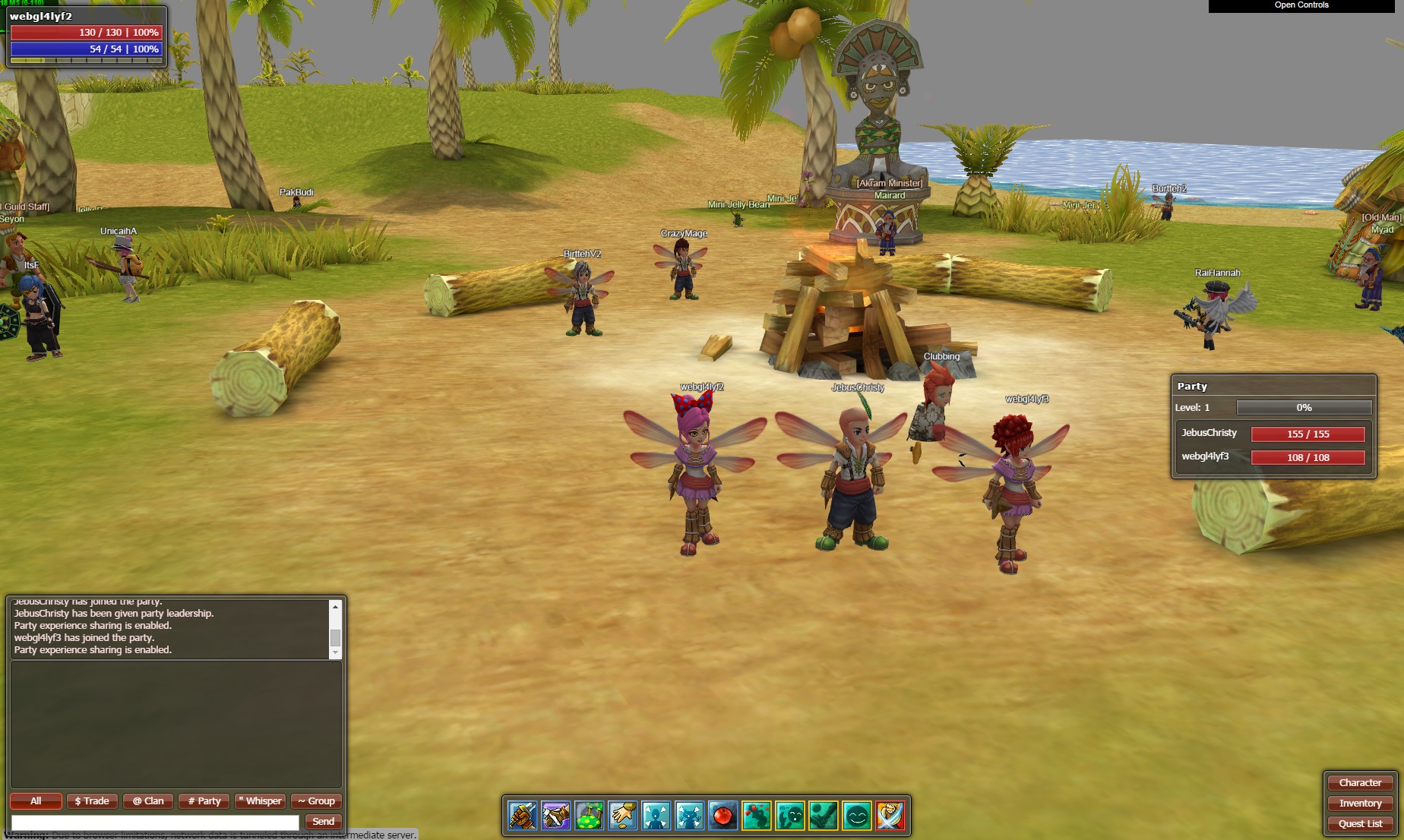Image resolution: width=1404 pixels, height=840 pixels.
Task: Select webgl4lyf3 in the party list
Action: [x=1205, y=457]
